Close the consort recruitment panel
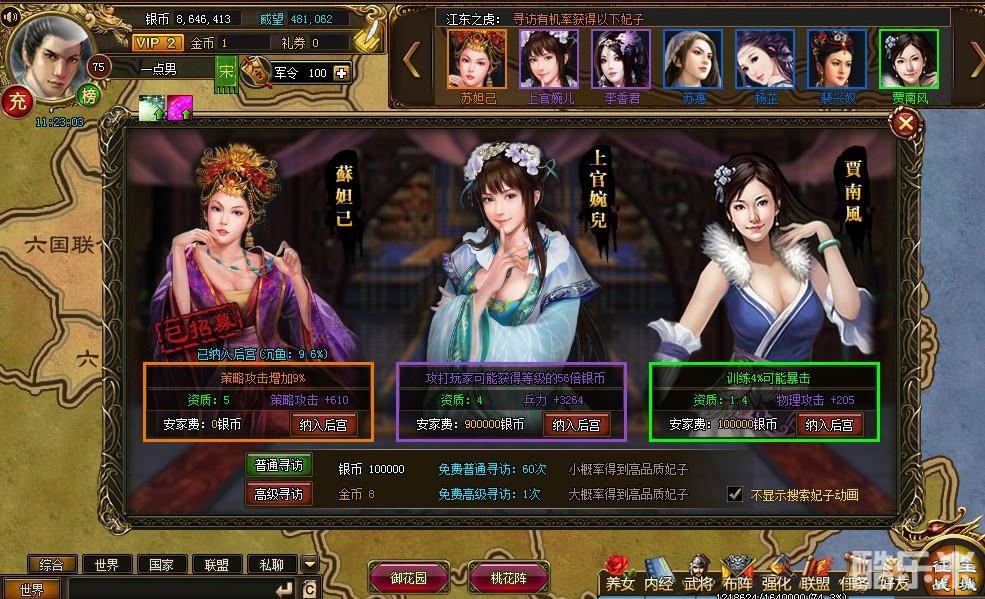The width and height of the screenshot is (985, 599). pos(906,123)
